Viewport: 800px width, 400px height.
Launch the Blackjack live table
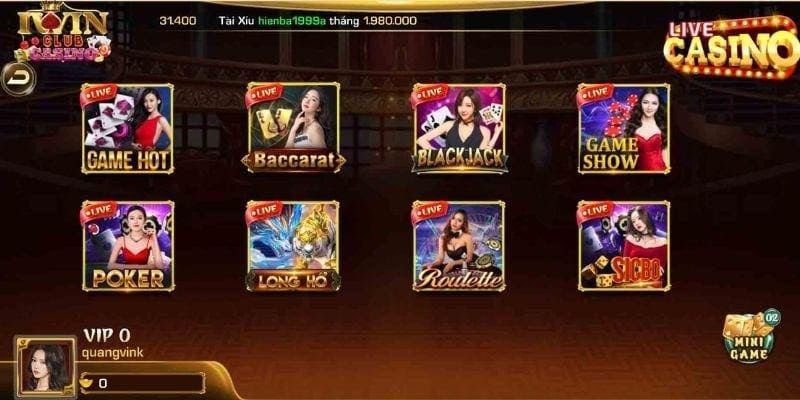coord(459,128)
